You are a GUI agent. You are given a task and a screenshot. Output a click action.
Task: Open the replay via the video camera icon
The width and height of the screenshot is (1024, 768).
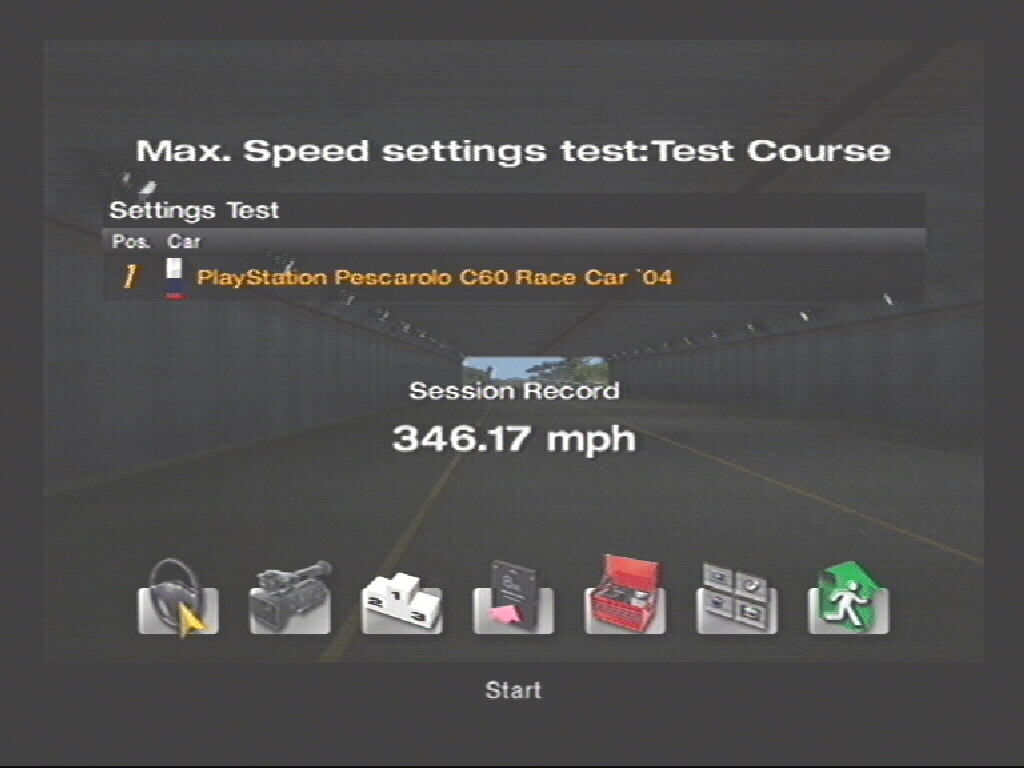(x=290, y=597)
